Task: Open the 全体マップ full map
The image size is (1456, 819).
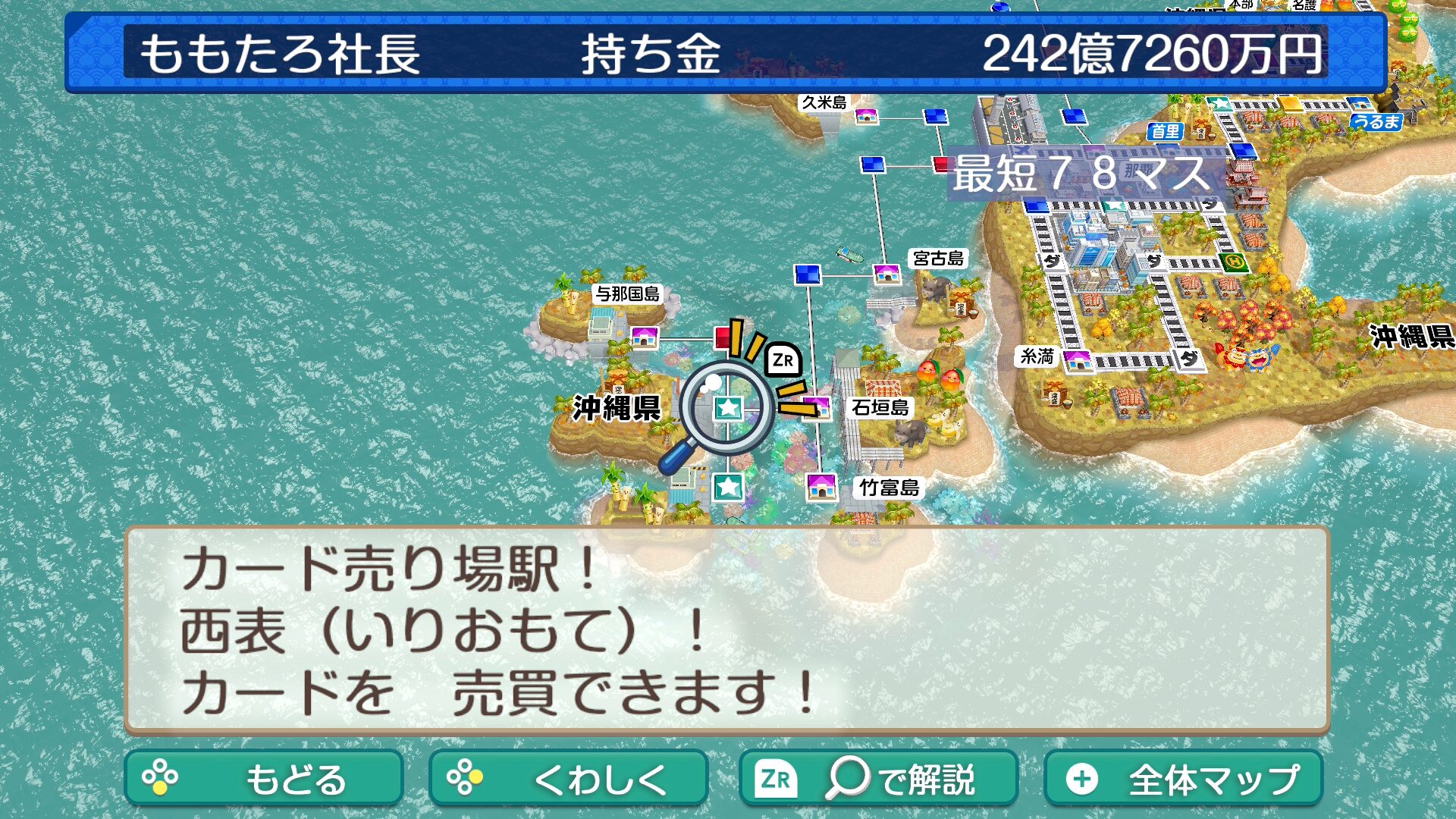Action: point(1183,778)
